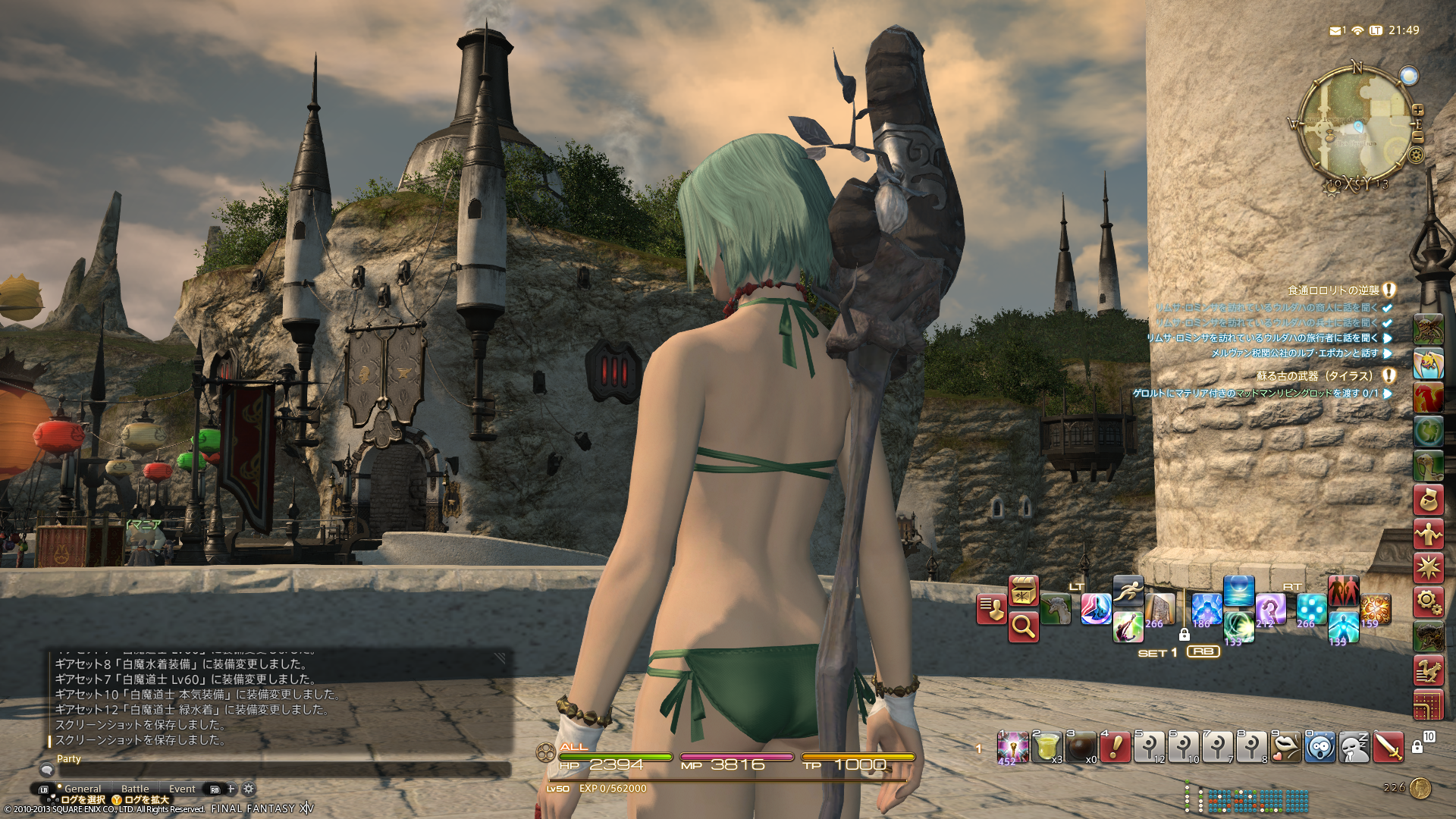This screenshot has width=1456, height=819.
Task: Zoom out the minimap
Action: click(1417, 136)
